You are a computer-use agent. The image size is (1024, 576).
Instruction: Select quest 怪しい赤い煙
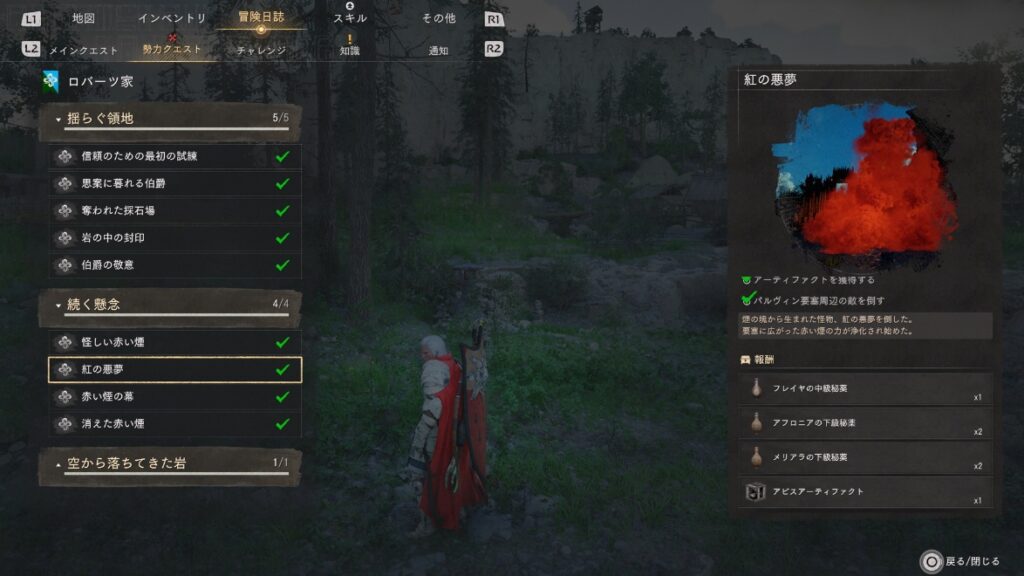[175, 342]
